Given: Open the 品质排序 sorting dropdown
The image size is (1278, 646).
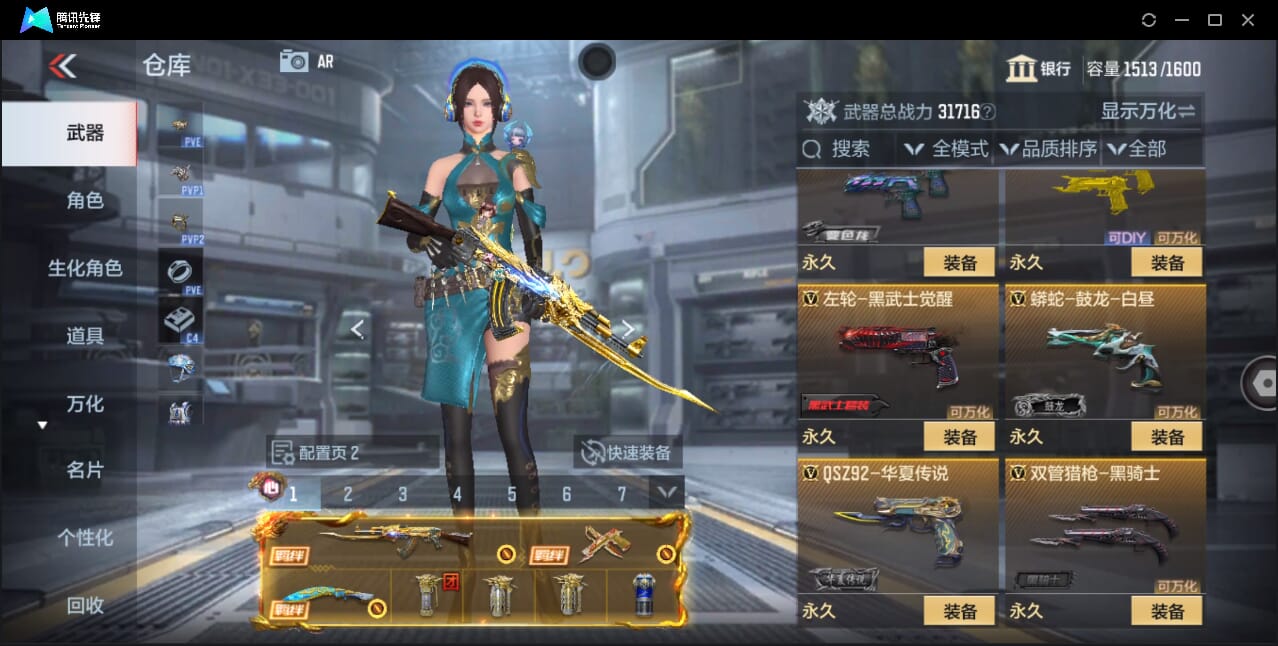Looking at the screenshot, I should 1049,149.
